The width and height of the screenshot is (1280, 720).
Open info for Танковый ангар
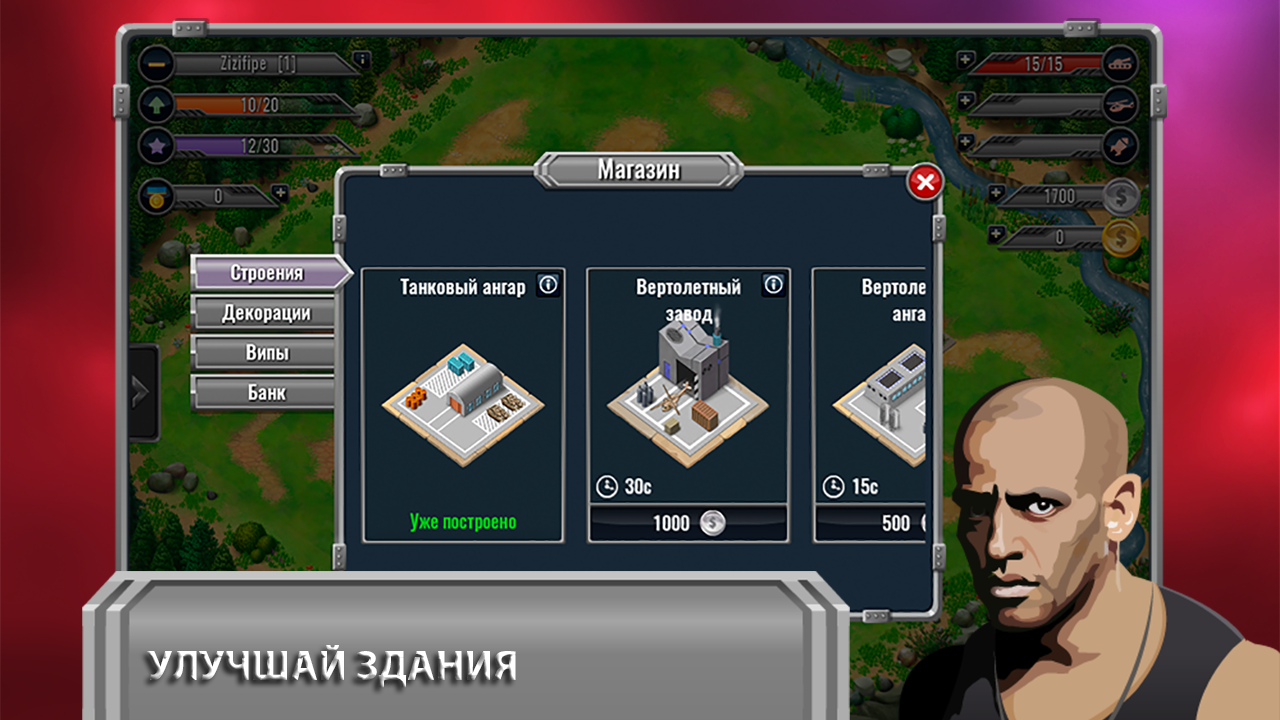click(546, 285)
